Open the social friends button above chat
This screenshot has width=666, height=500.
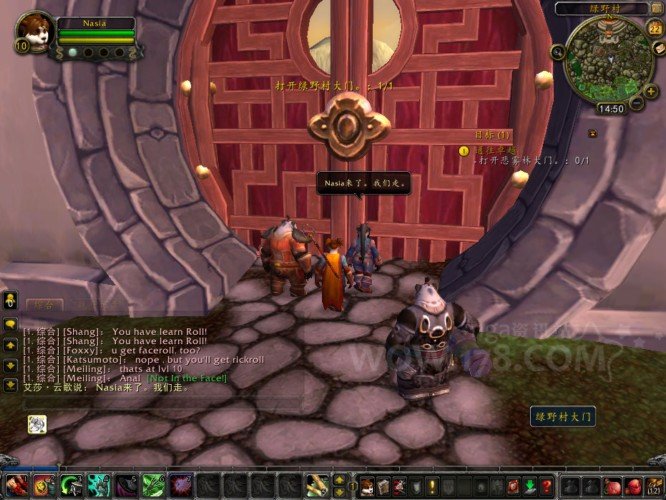[10, 299]
